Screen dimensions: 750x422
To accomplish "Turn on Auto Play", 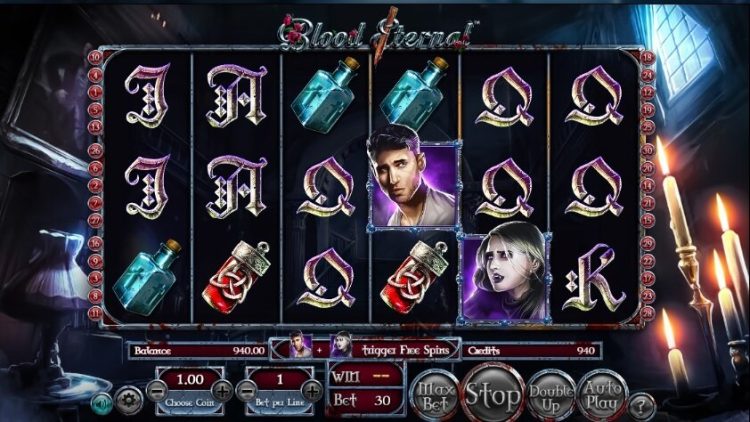I will 604,393.
